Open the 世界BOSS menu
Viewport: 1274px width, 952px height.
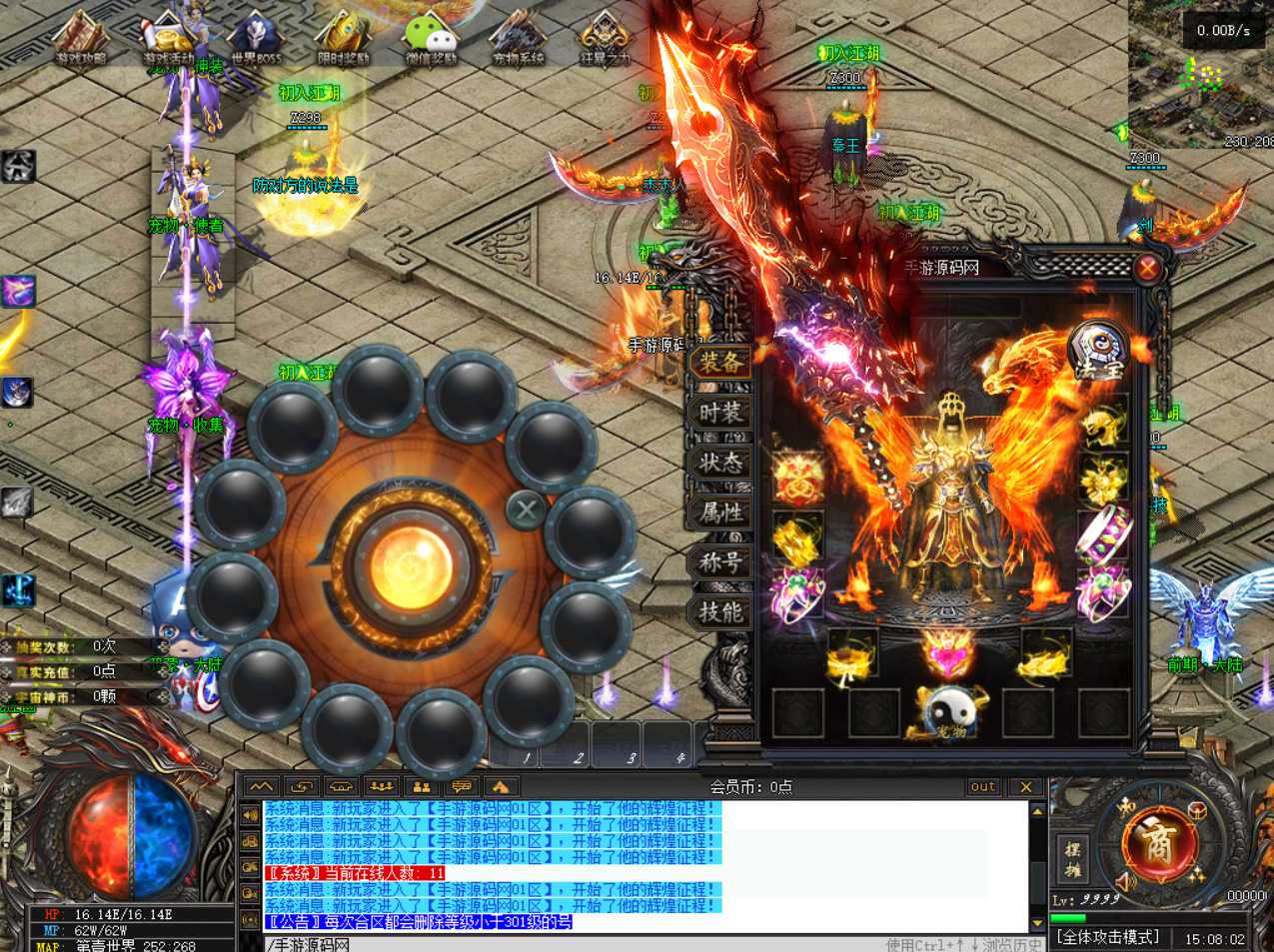(257, 38)
